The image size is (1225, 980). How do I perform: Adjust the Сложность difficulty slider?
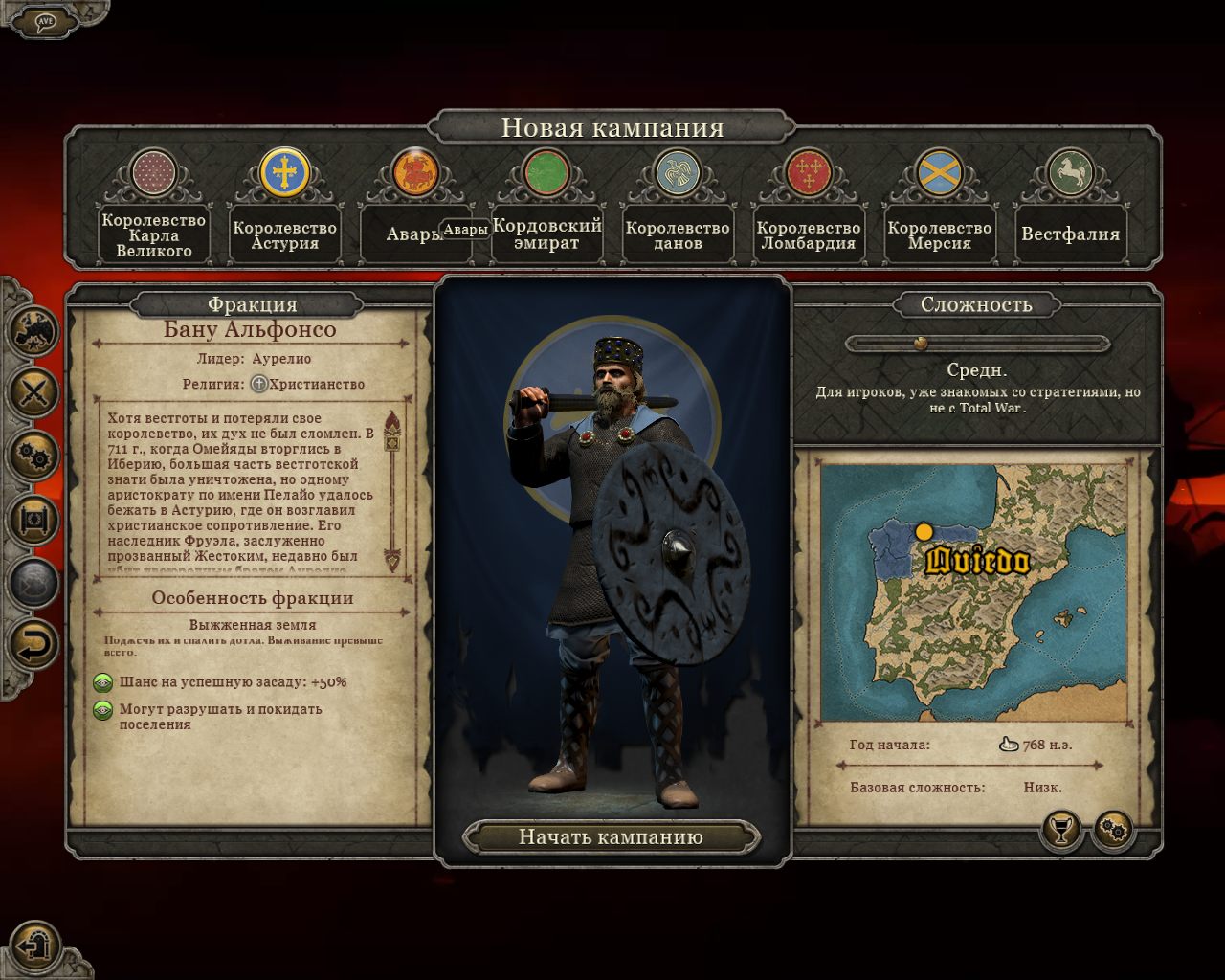click(921, 344)
